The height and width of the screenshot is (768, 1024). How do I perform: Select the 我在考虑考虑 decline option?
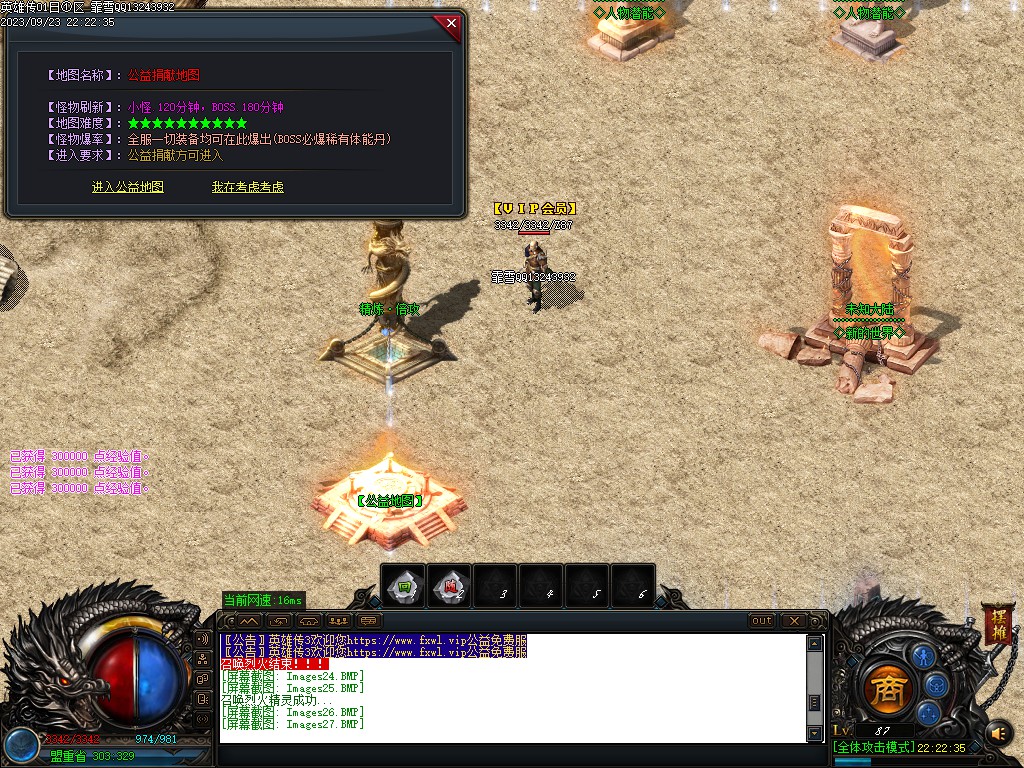click(247, 187)
